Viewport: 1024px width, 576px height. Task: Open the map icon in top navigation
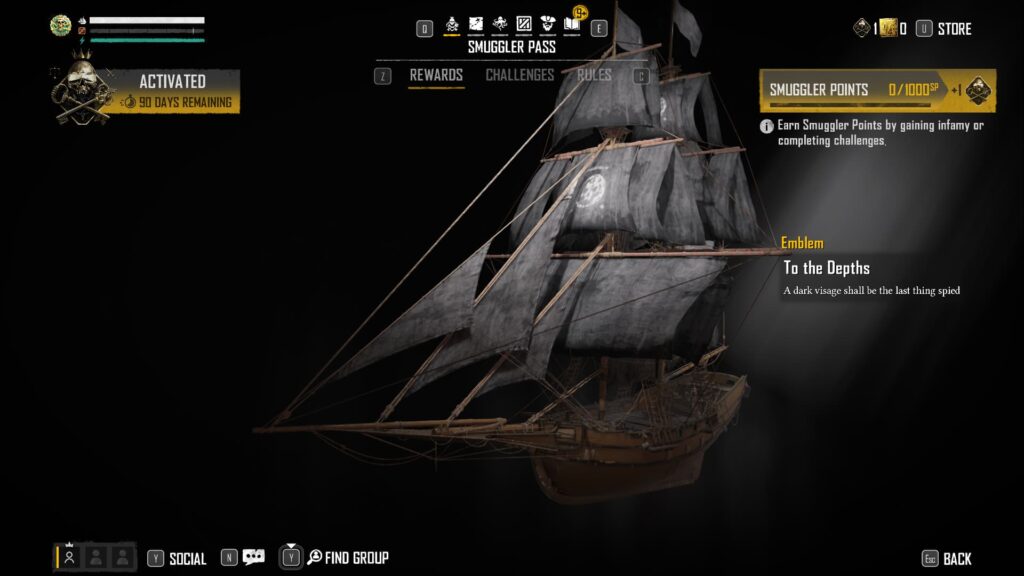(476, 25)
